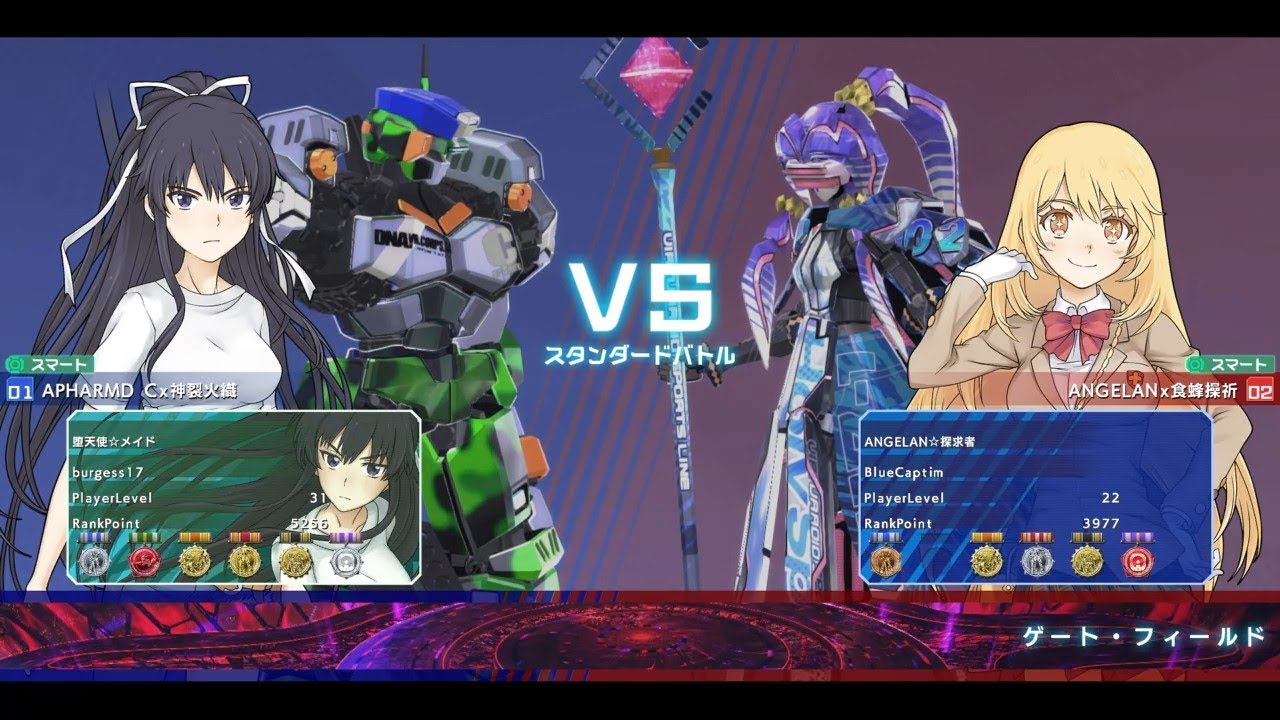The height and width of the screenshot is (720, 1280).
Task: Select the silver medal in burgess17's medal row
Action: pos(94,560)
